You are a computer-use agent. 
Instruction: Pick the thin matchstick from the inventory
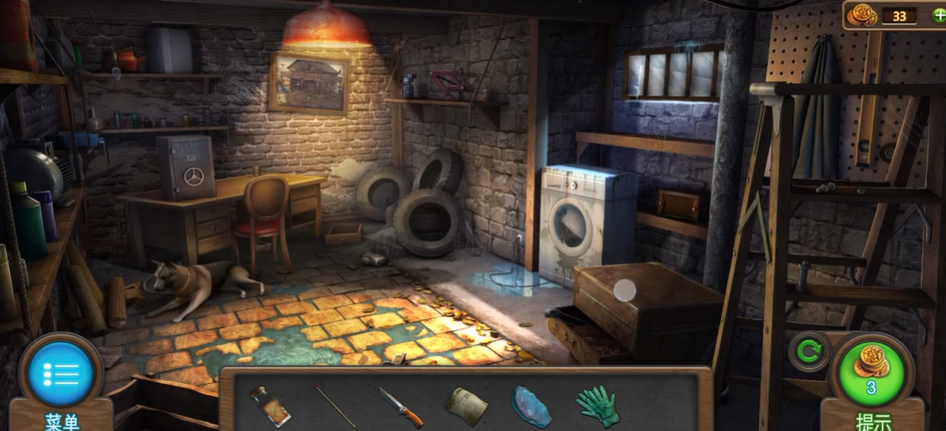point(335,406)
